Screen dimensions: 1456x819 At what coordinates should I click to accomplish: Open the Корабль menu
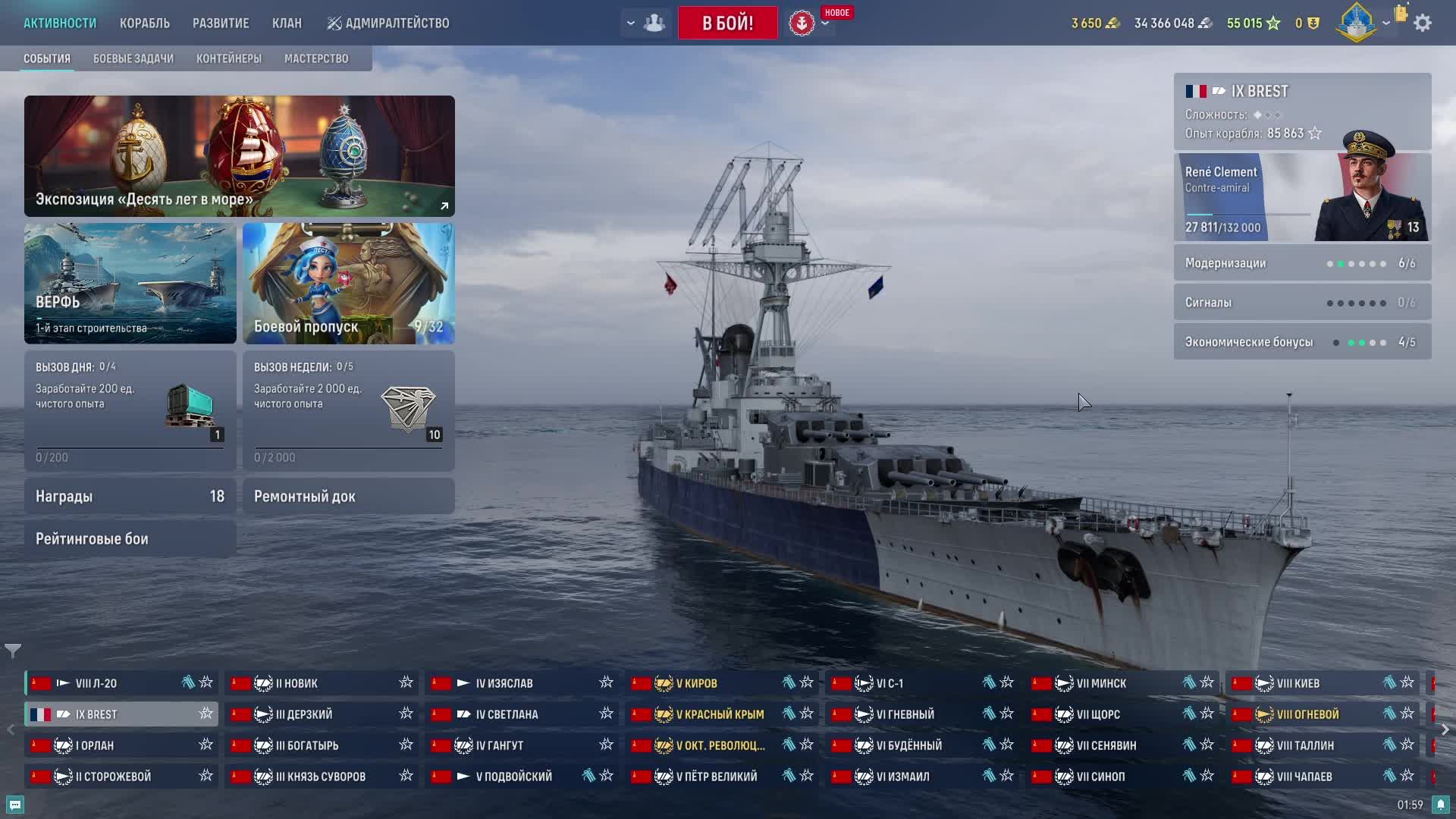click(x=144, y=23)
